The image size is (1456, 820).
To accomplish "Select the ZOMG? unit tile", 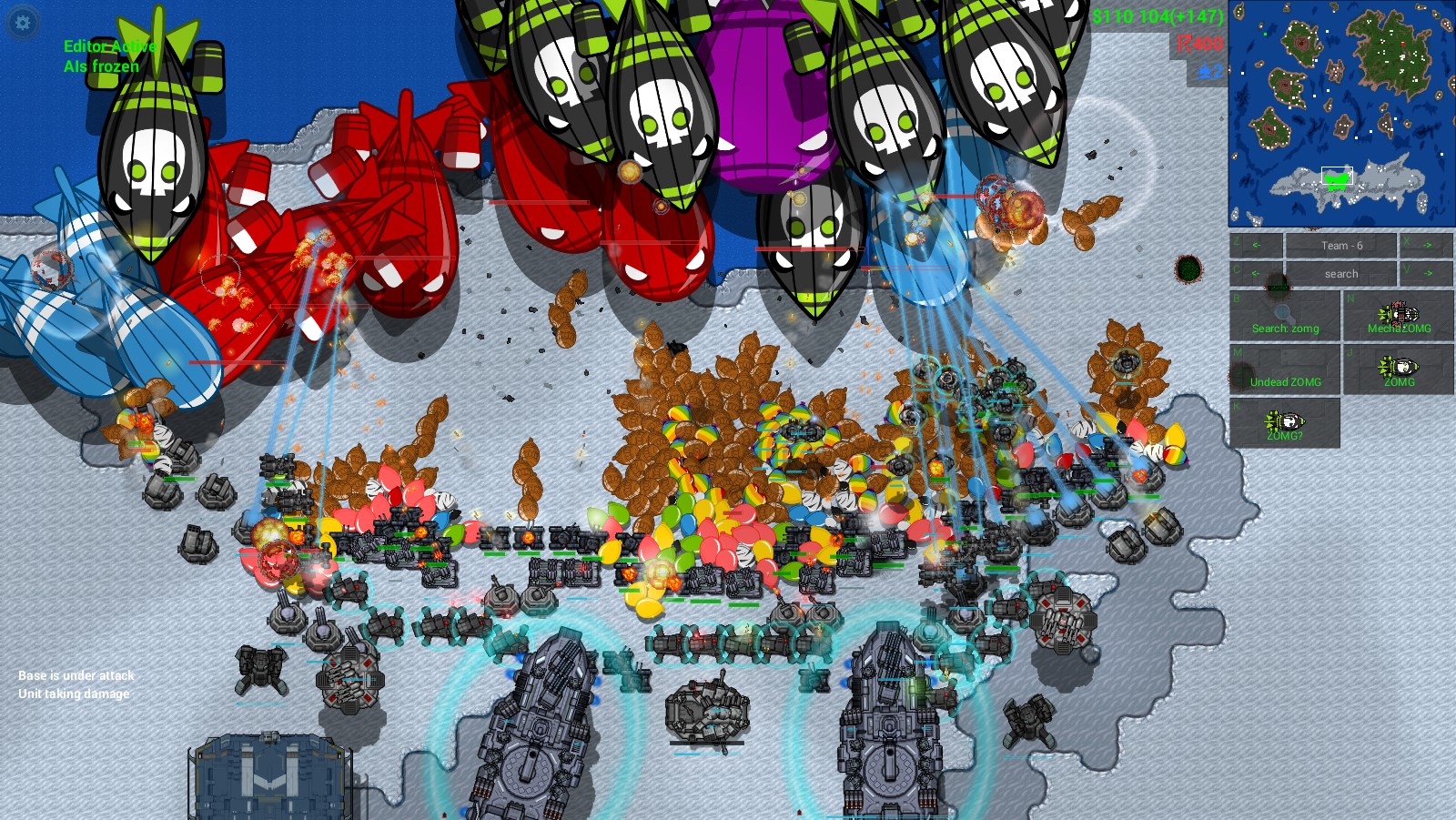I will [x=1285, y=423].
